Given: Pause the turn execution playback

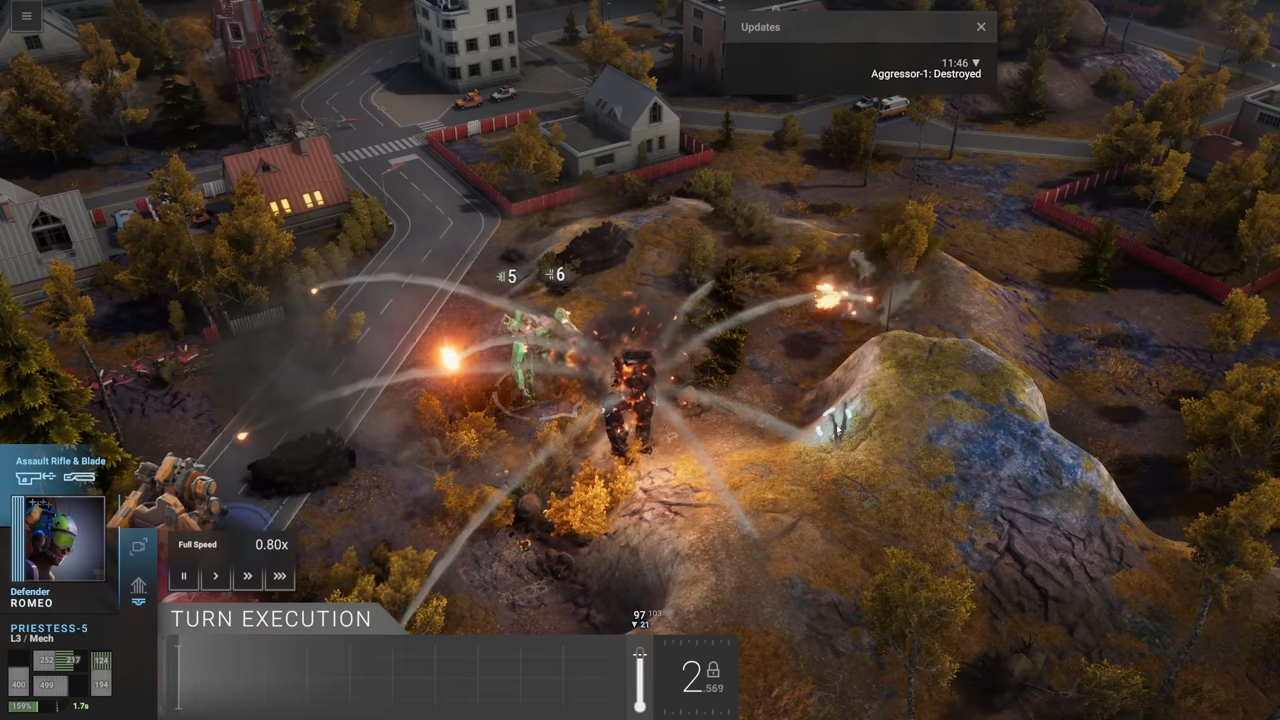Looking at the screenshot, I should 184,576.
